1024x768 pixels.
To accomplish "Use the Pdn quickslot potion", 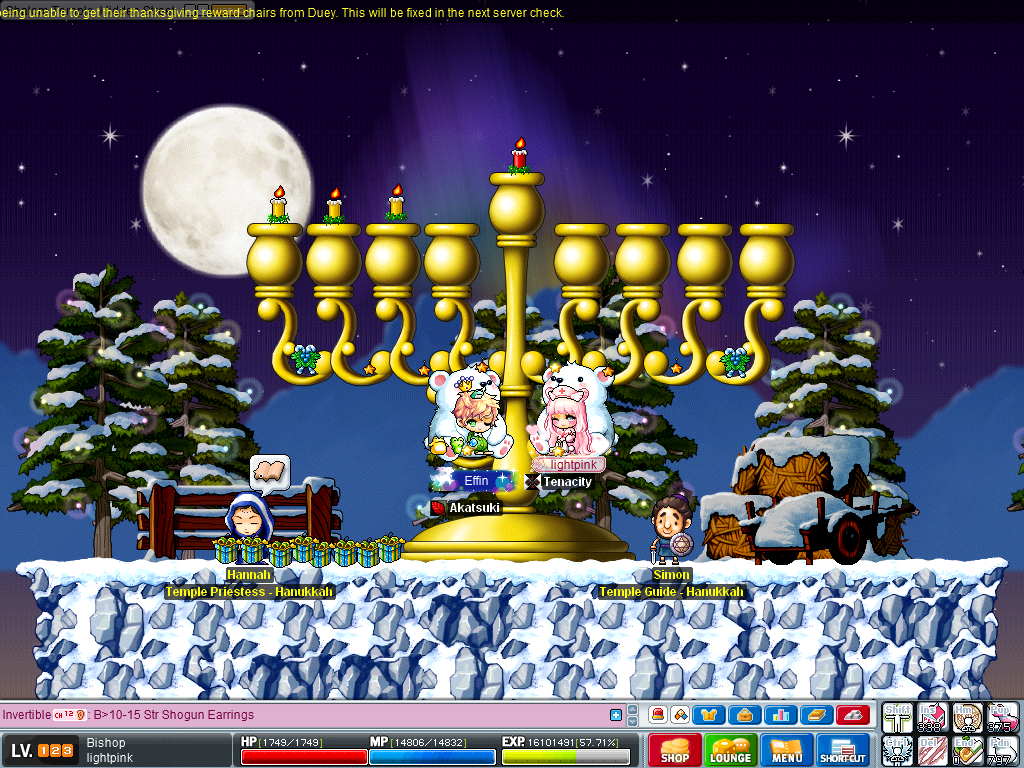I will [1002, 750].
